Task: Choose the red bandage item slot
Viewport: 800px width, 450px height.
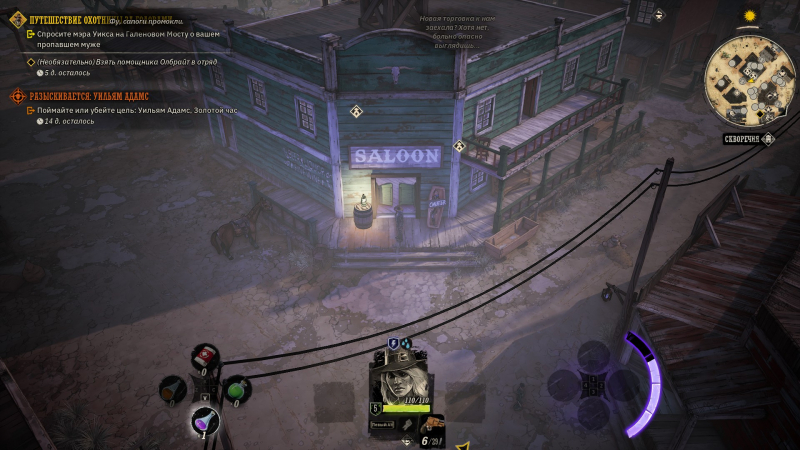Action: (x=205, y=357)
